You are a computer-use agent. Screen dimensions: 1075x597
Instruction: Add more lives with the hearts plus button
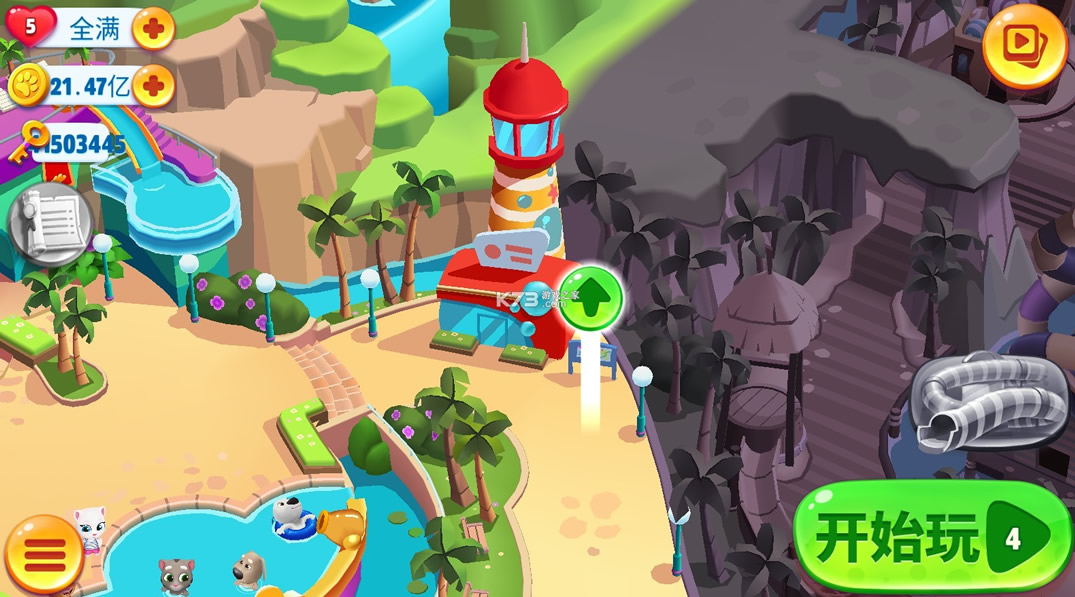click(x=153, y=29)
